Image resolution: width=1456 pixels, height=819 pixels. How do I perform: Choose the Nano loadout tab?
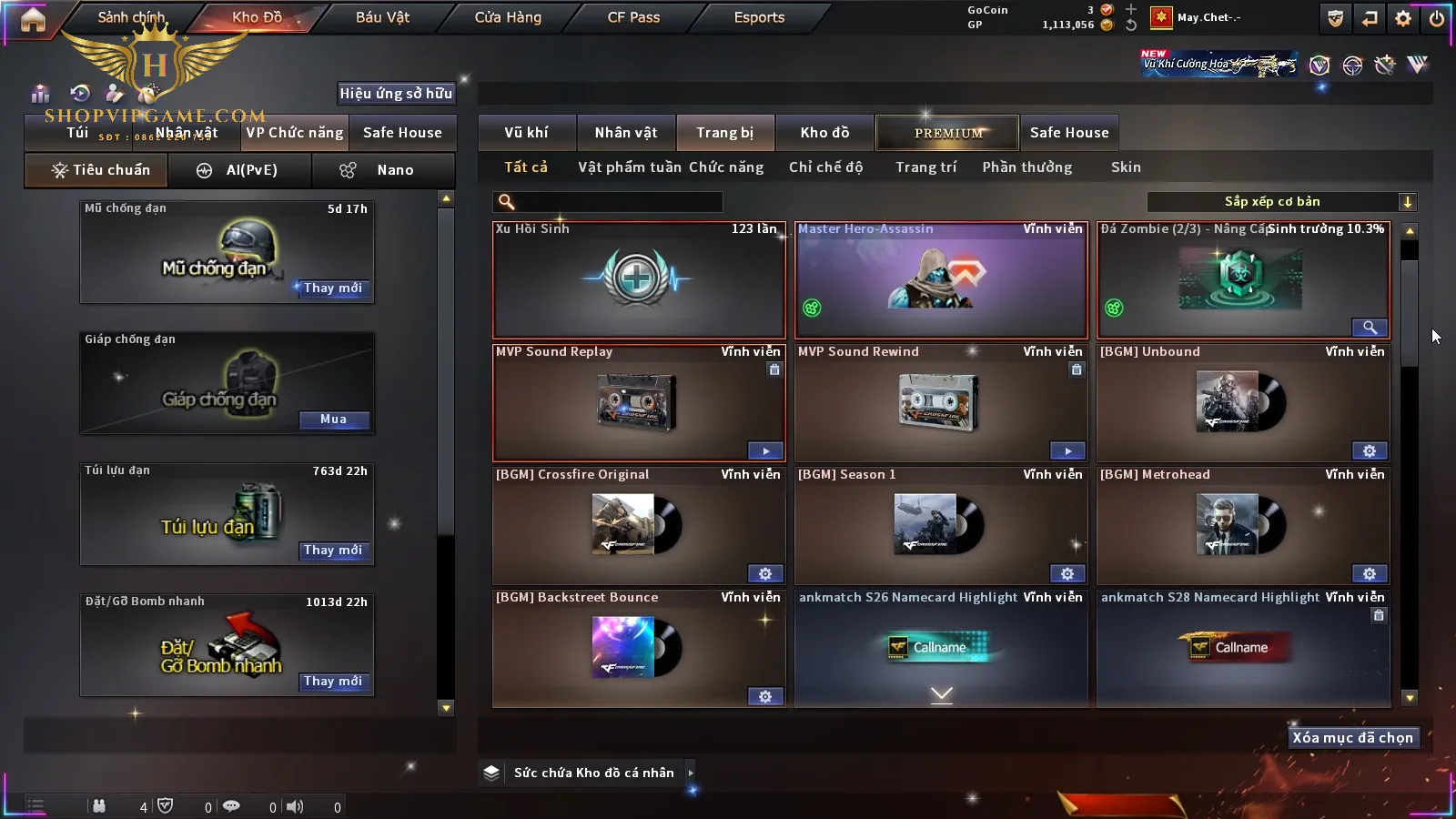382,170
